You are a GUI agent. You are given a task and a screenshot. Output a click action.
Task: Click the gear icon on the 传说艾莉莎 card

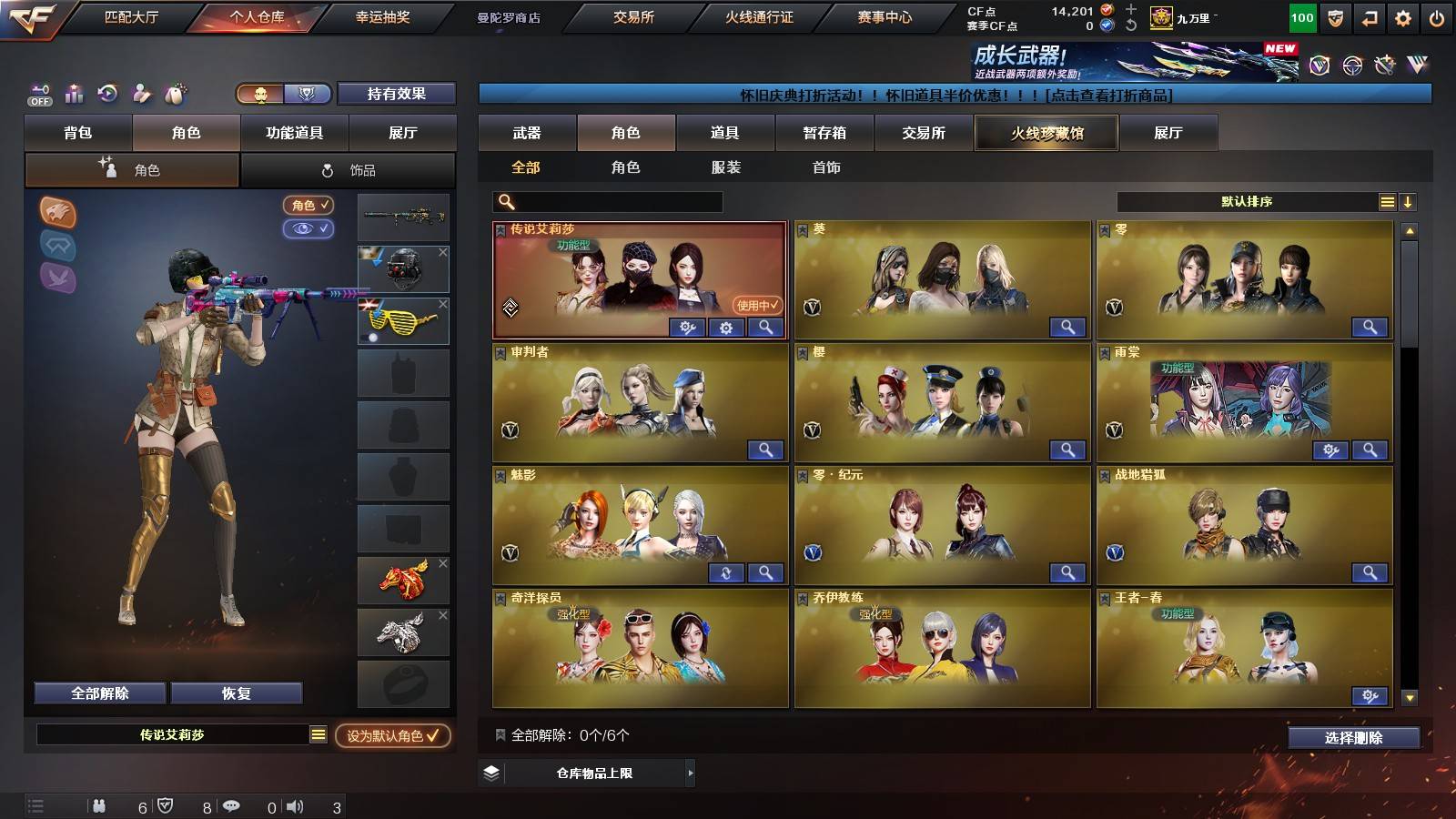725,329
